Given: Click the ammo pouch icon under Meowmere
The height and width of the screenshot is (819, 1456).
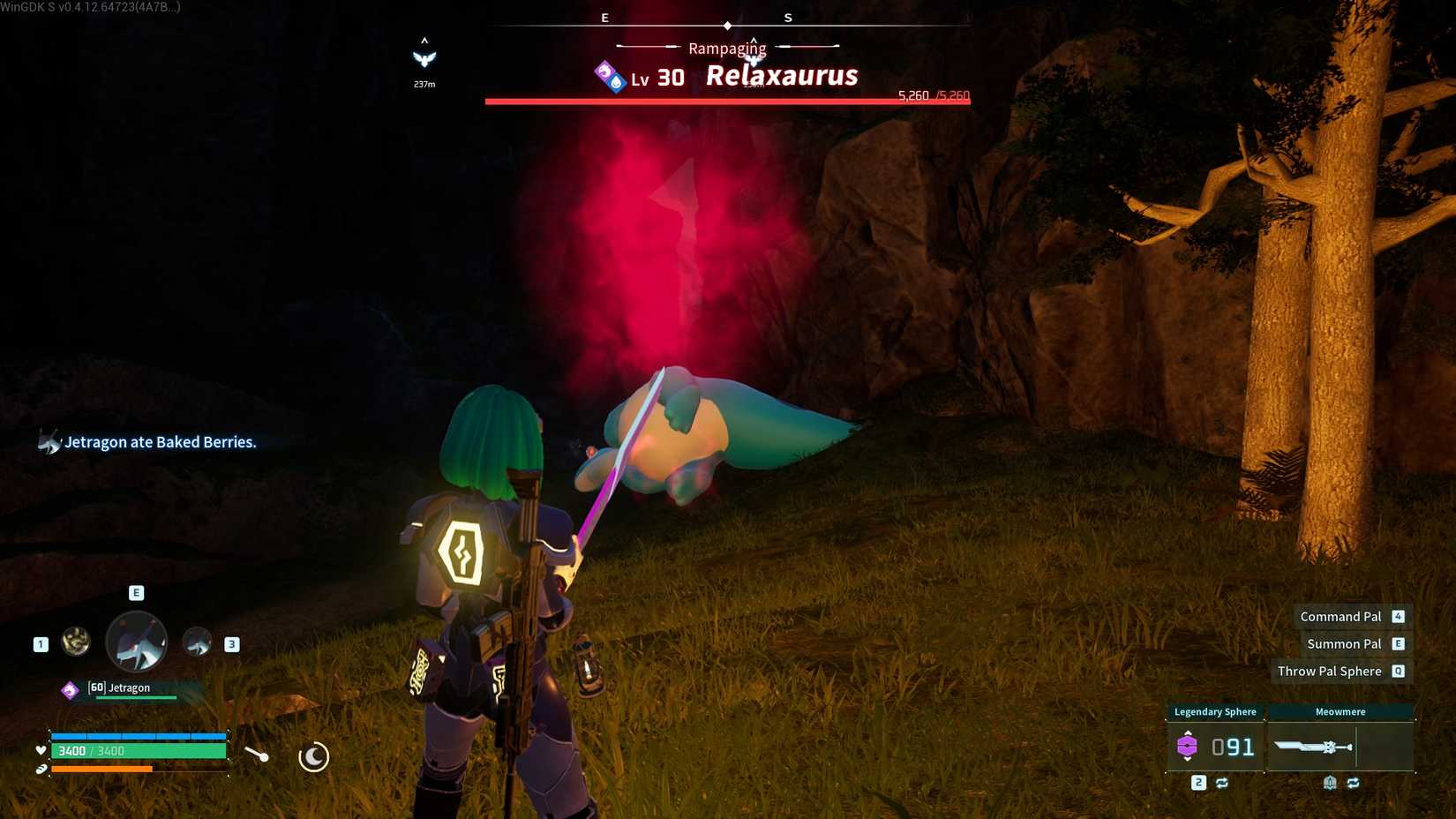Looking at the screenshot, I should pyautogui.click(x=1330, y=782).
